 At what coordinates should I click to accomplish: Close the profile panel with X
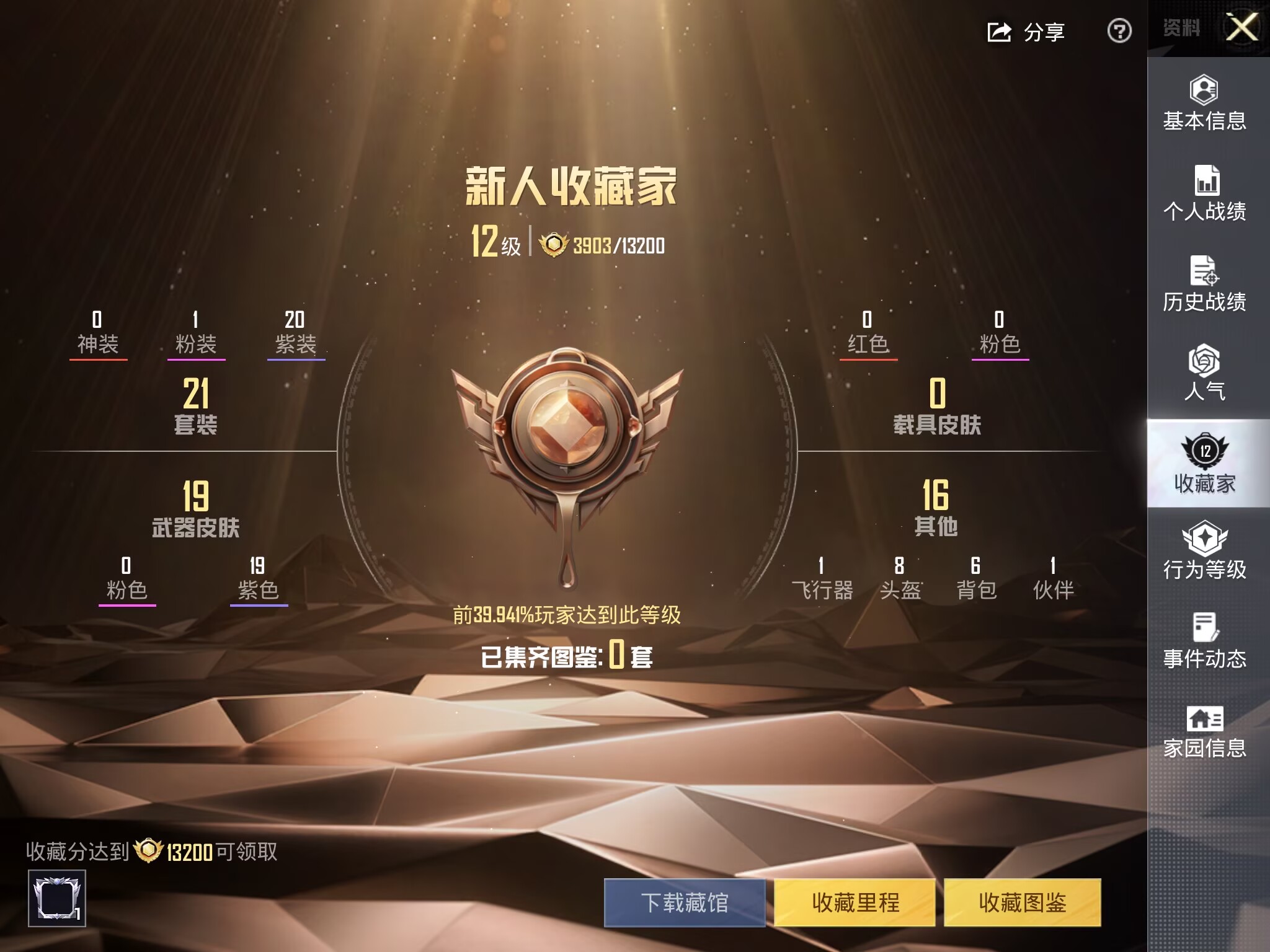(x=1242, y=28)
